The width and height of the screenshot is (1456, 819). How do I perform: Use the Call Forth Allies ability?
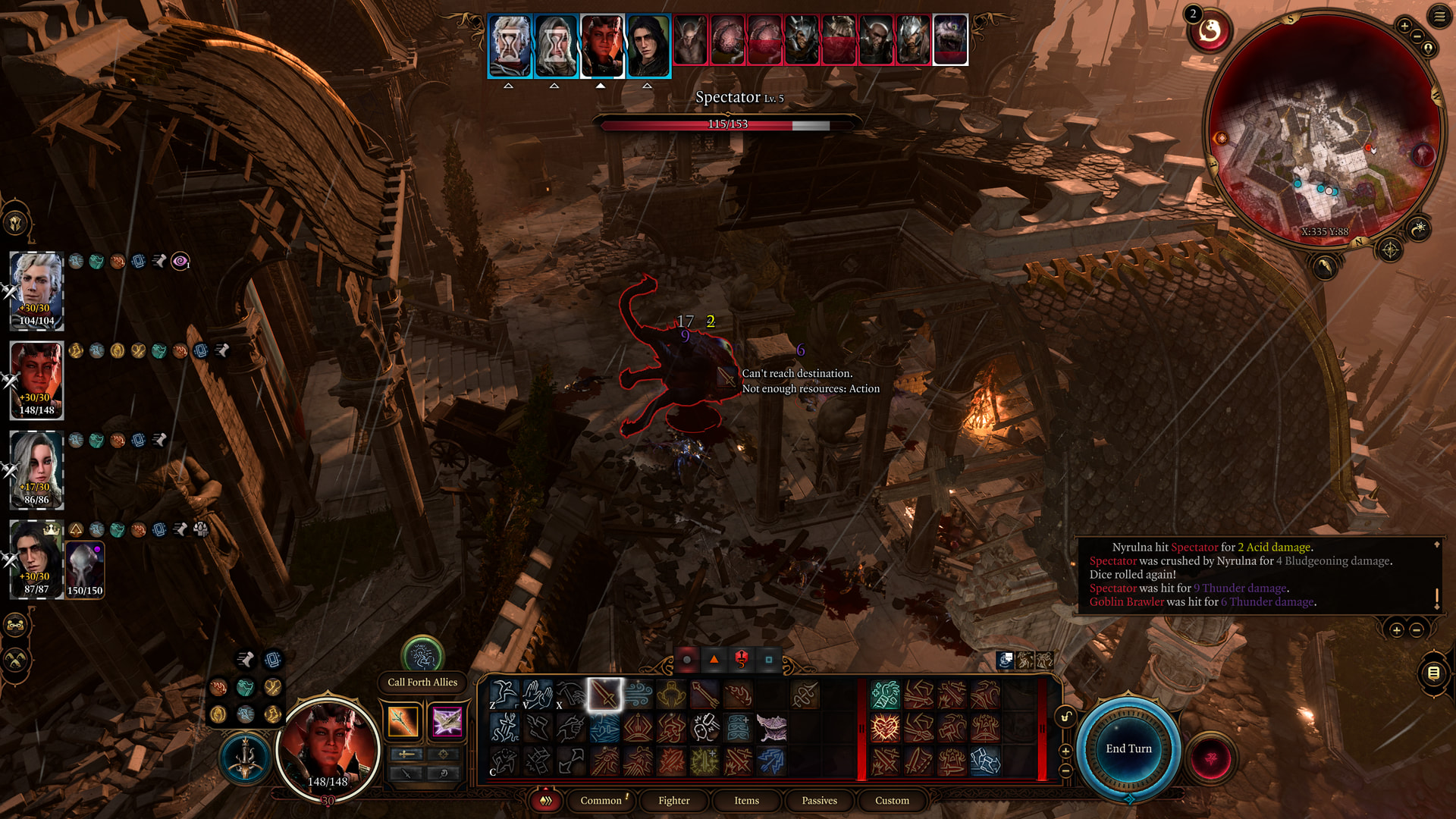coord(422,656)
